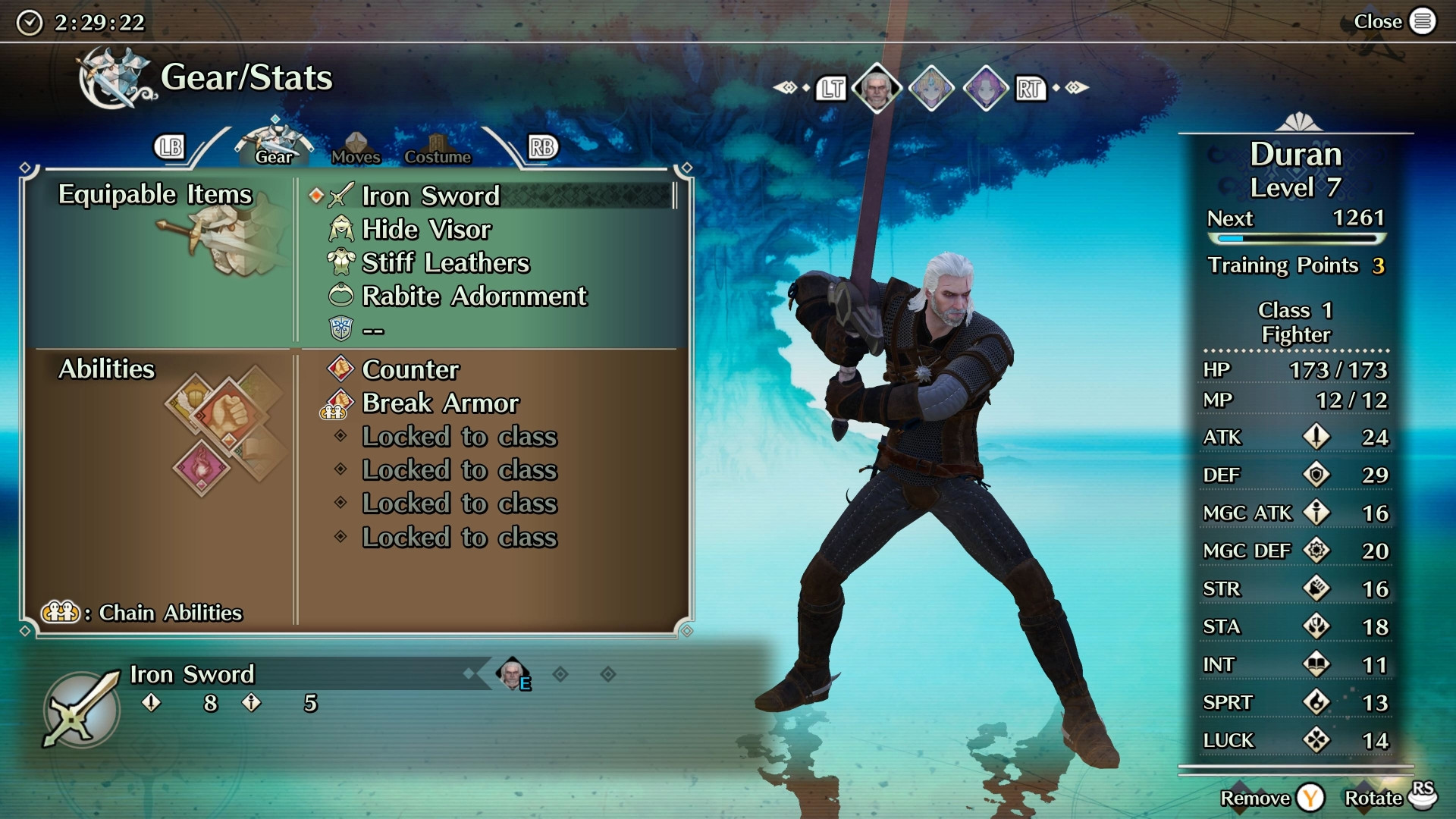
Task: Select the Counter ability icon
Action: (x=340, y=370)
